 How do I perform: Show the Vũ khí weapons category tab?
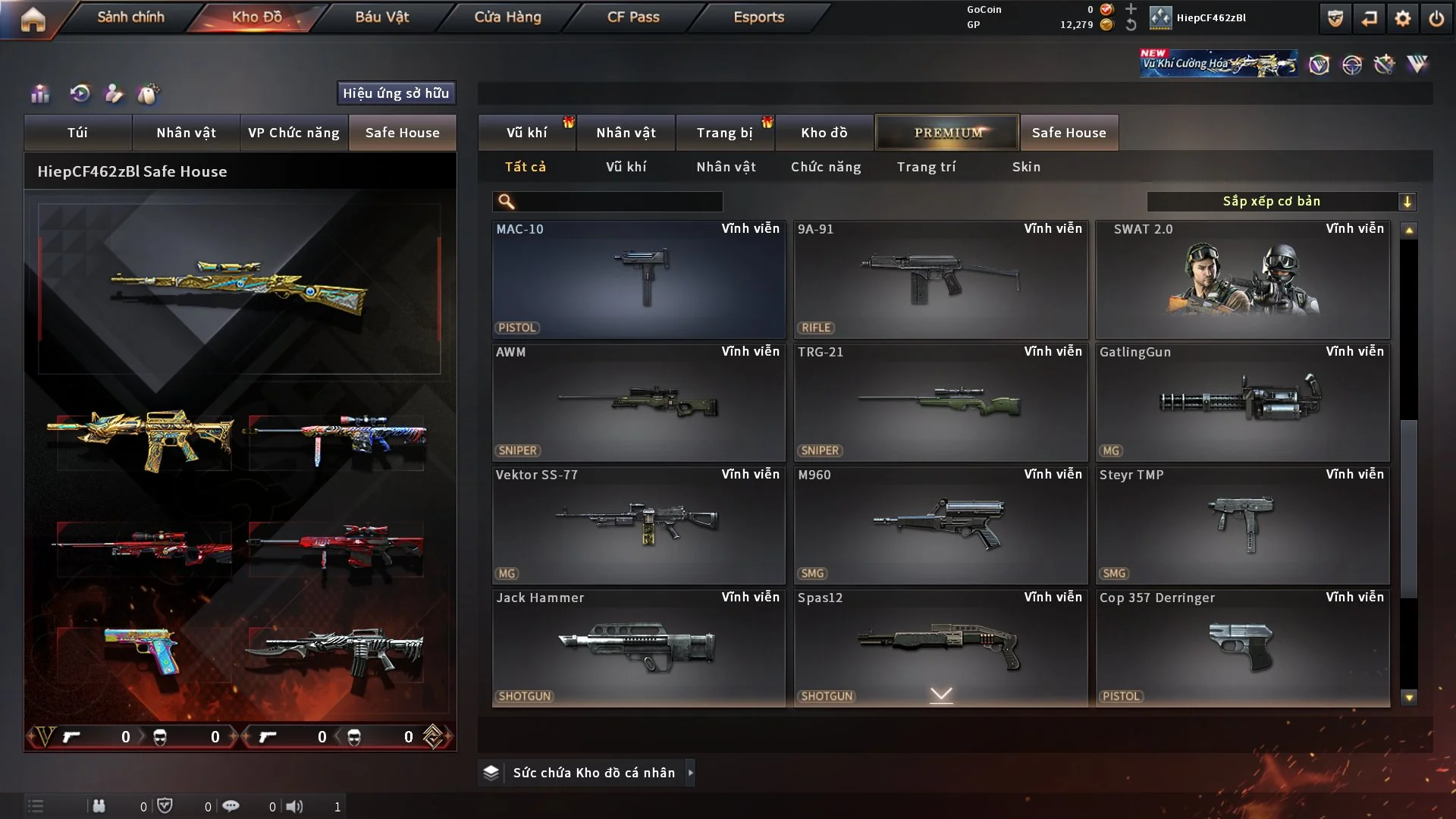(x=526, y=133)
